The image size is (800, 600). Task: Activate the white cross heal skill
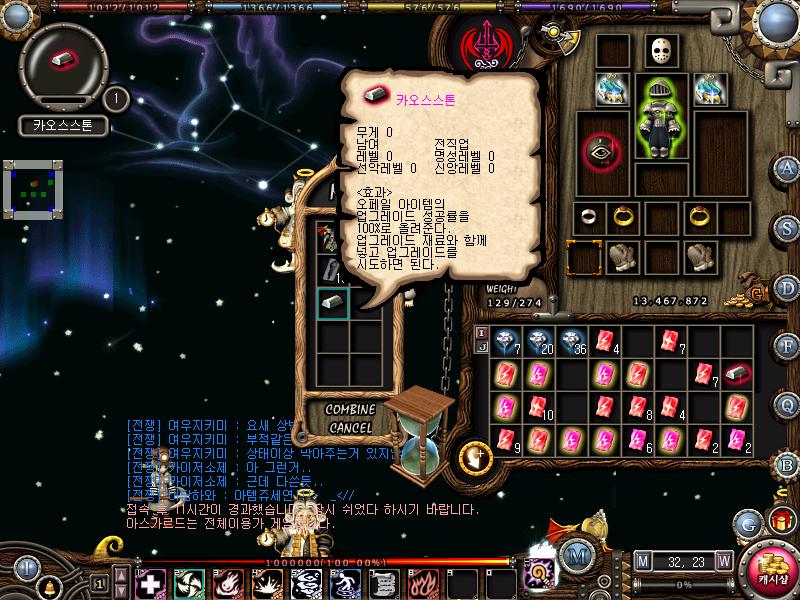pyautogui.click(x=150, y=581)
